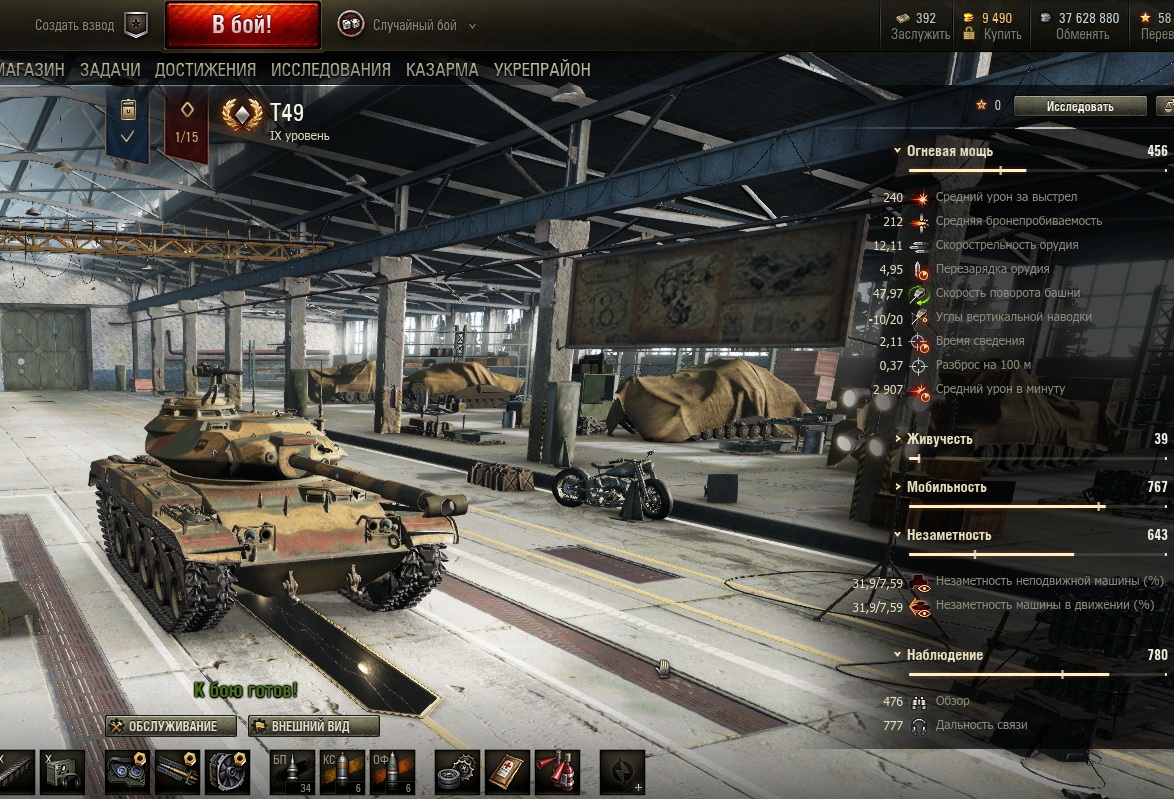Go to the Исследования tab
Image resolution: width=1174 pixels, height=799 pixels.
[x=330, y=70]
